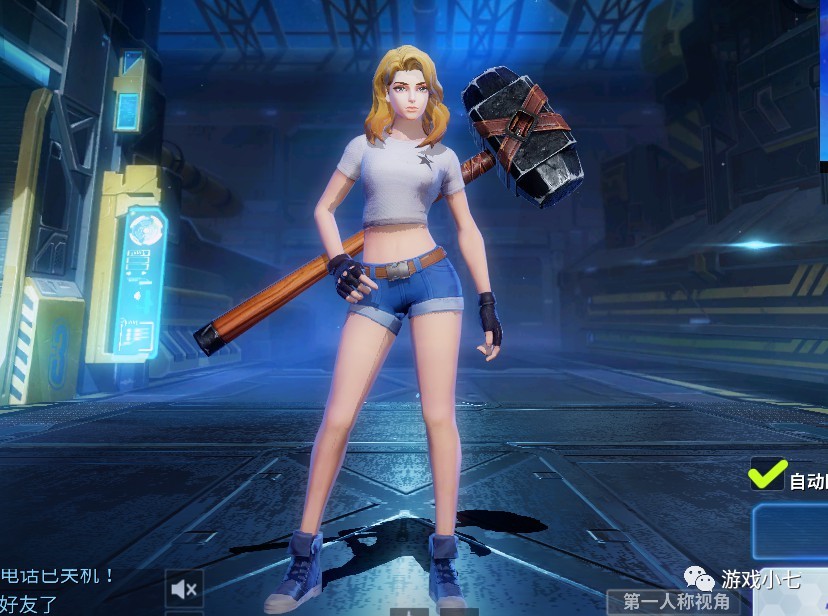The height and width of the screenshot is (616, 828).
Task: Toggle the muted speaker icon
Action: click(x=185, y=587)
